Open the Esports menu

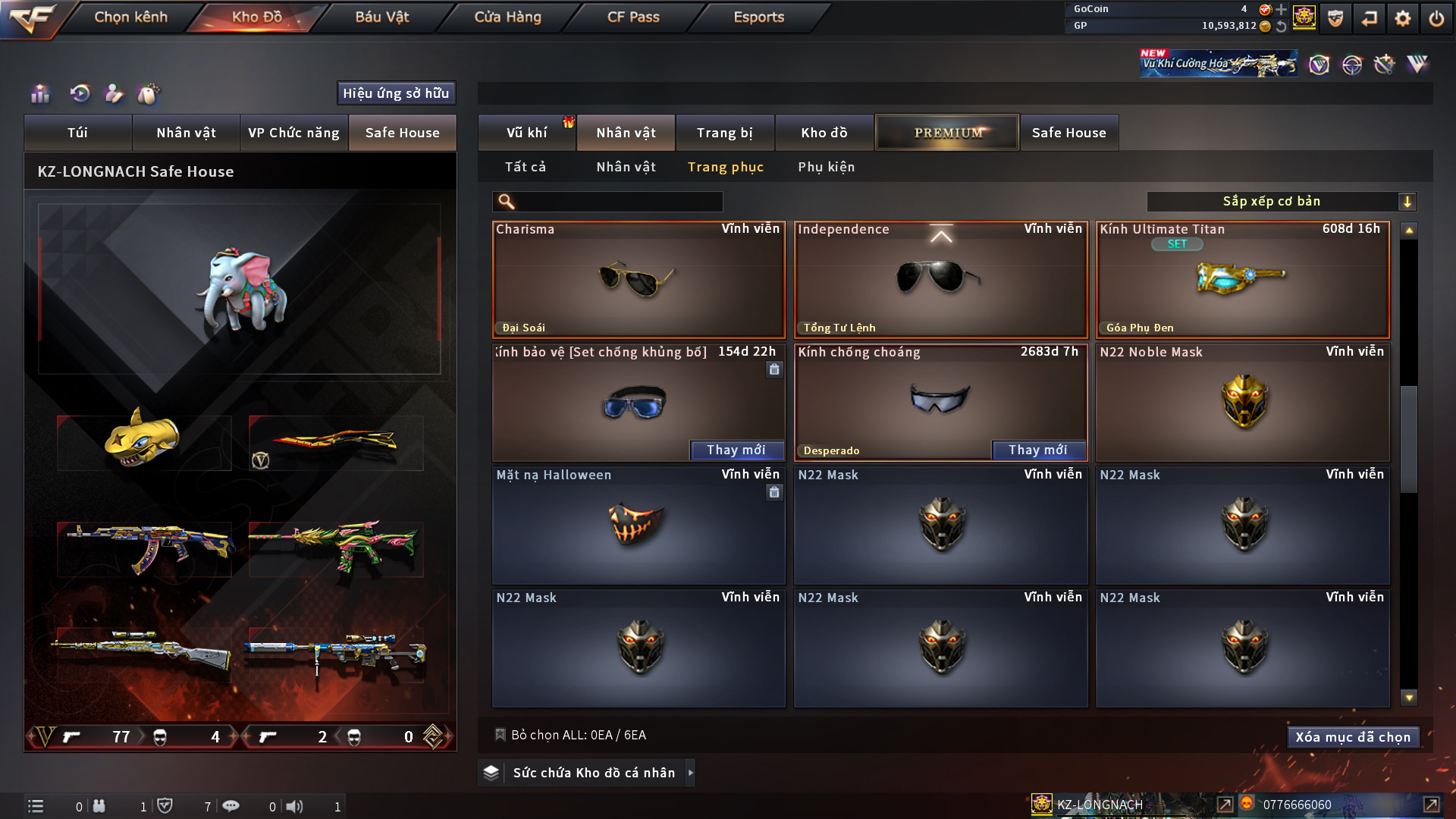coord(758,17)
